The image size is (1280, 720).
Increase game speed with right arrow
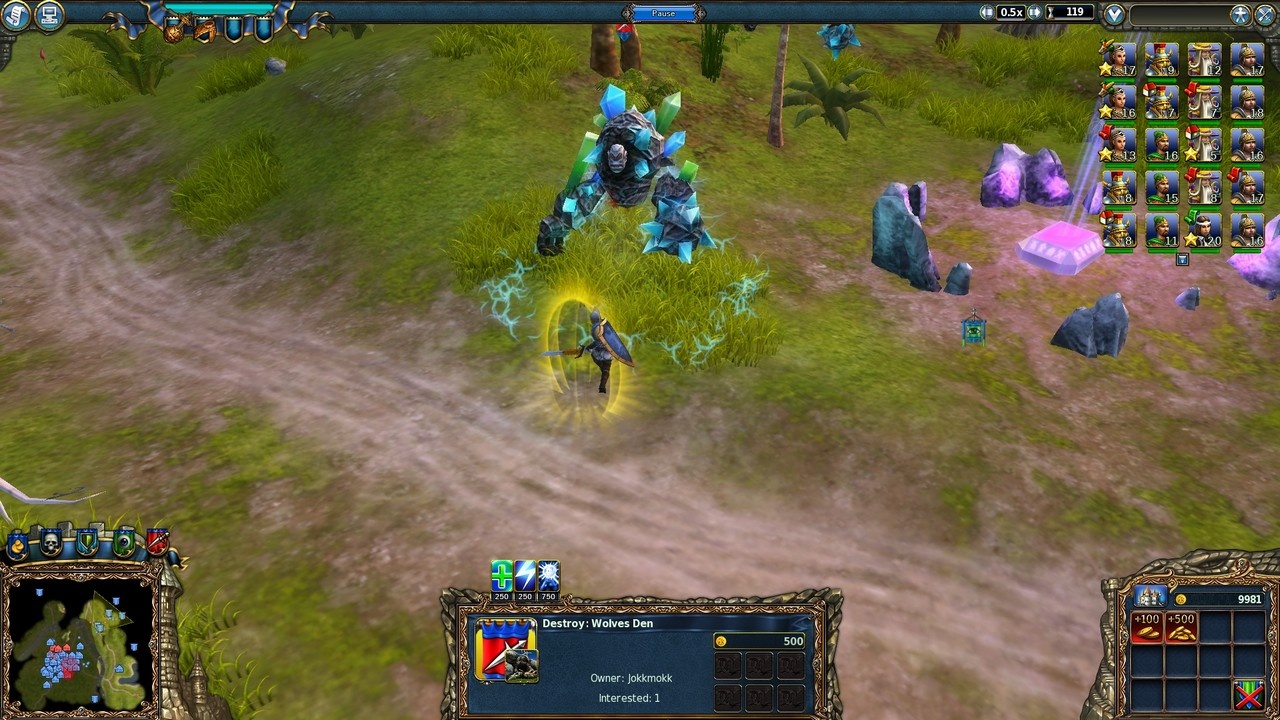pos(1034,12)
